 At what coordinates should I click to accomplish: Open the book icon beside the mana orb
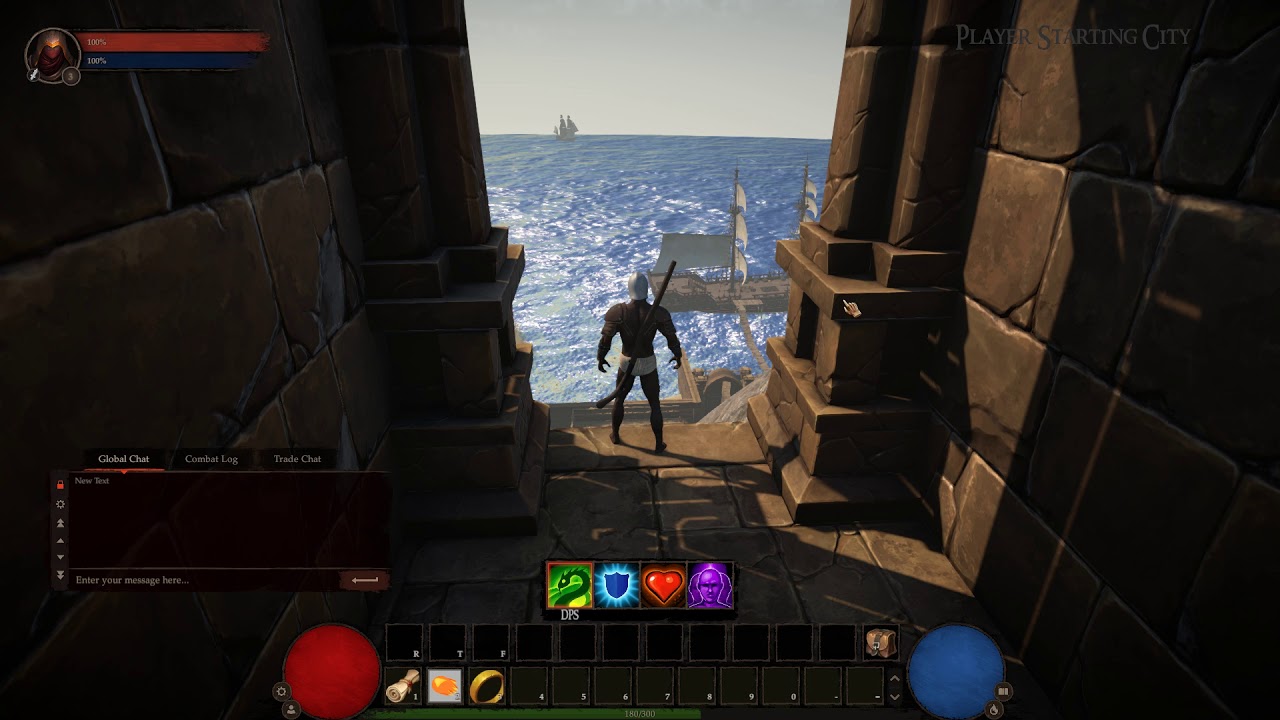coord(1003,691)
